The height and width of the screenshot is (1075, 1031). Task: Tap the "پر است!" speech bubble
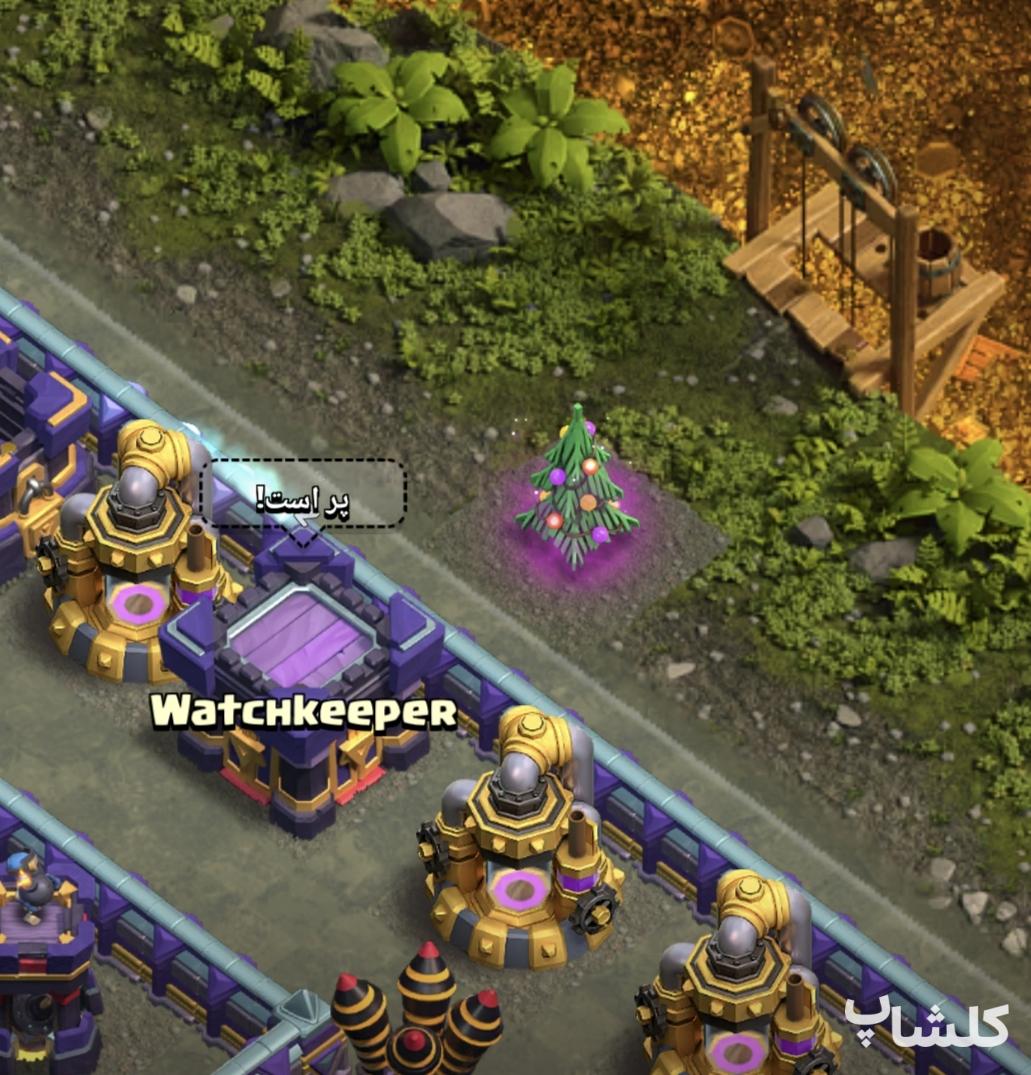(304, 494)
